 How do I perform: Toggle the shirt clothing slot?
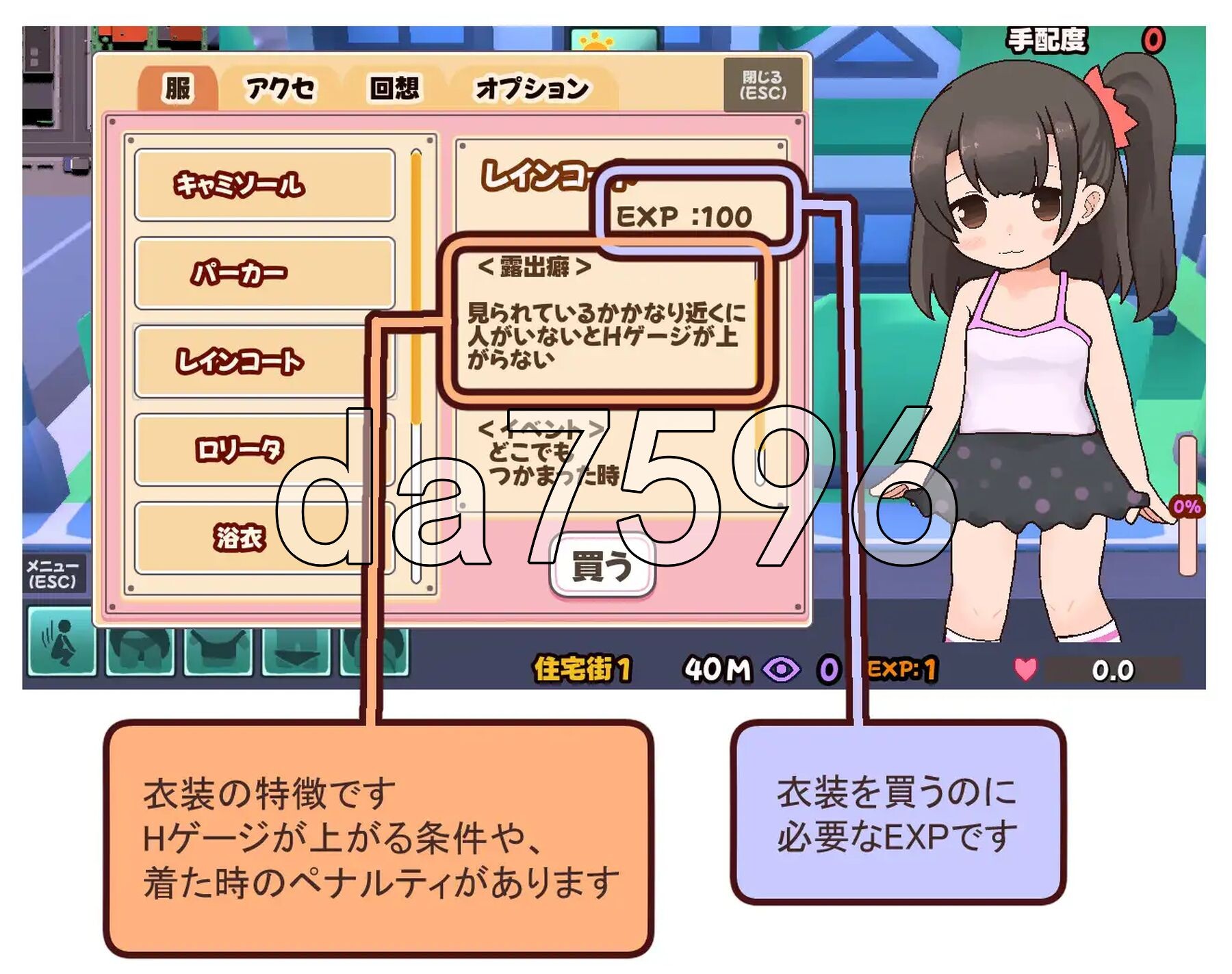[219, 654]
